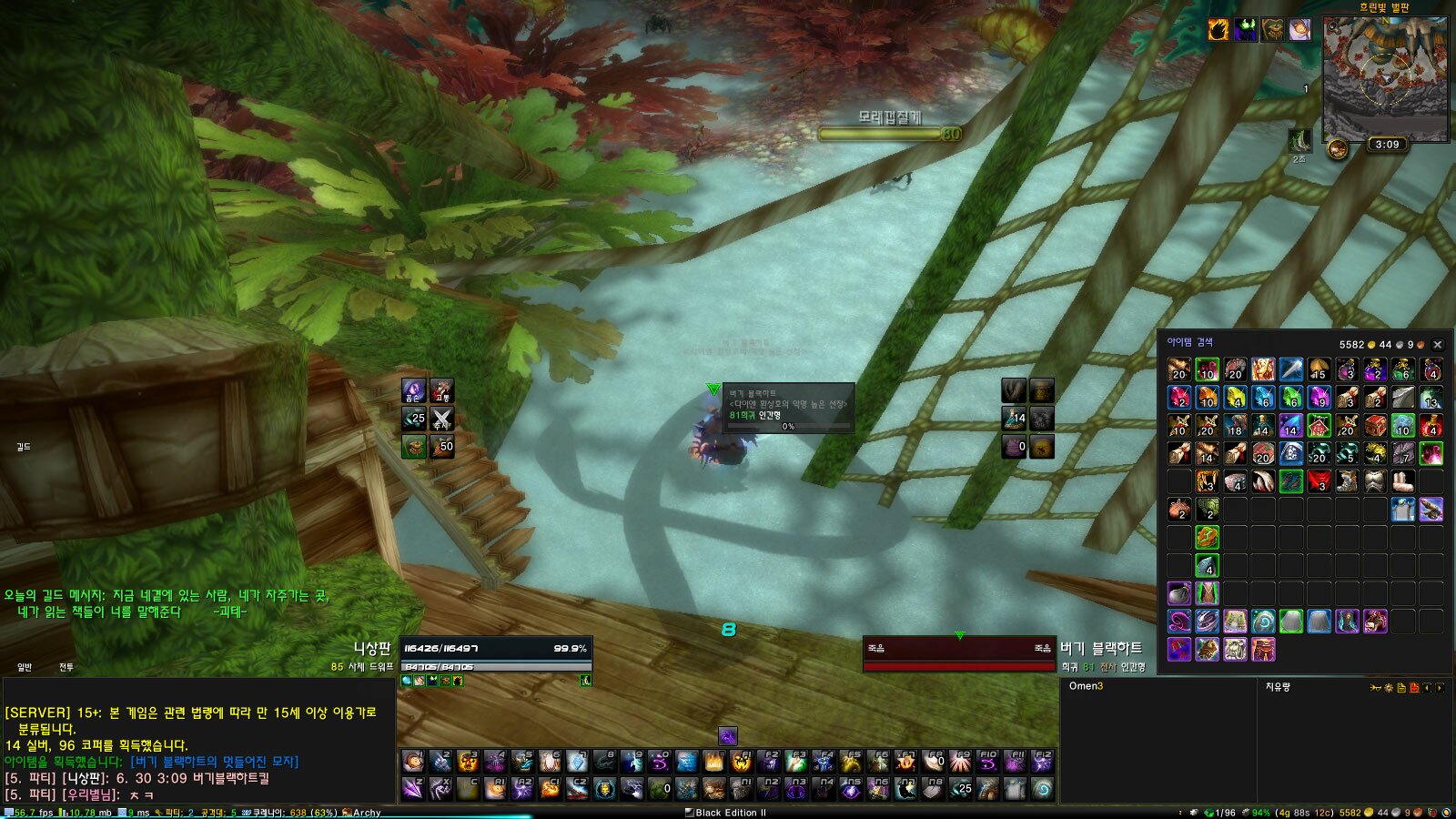Select the red cloth stack of 3

pyautogui.click(x=1319, y=481)
